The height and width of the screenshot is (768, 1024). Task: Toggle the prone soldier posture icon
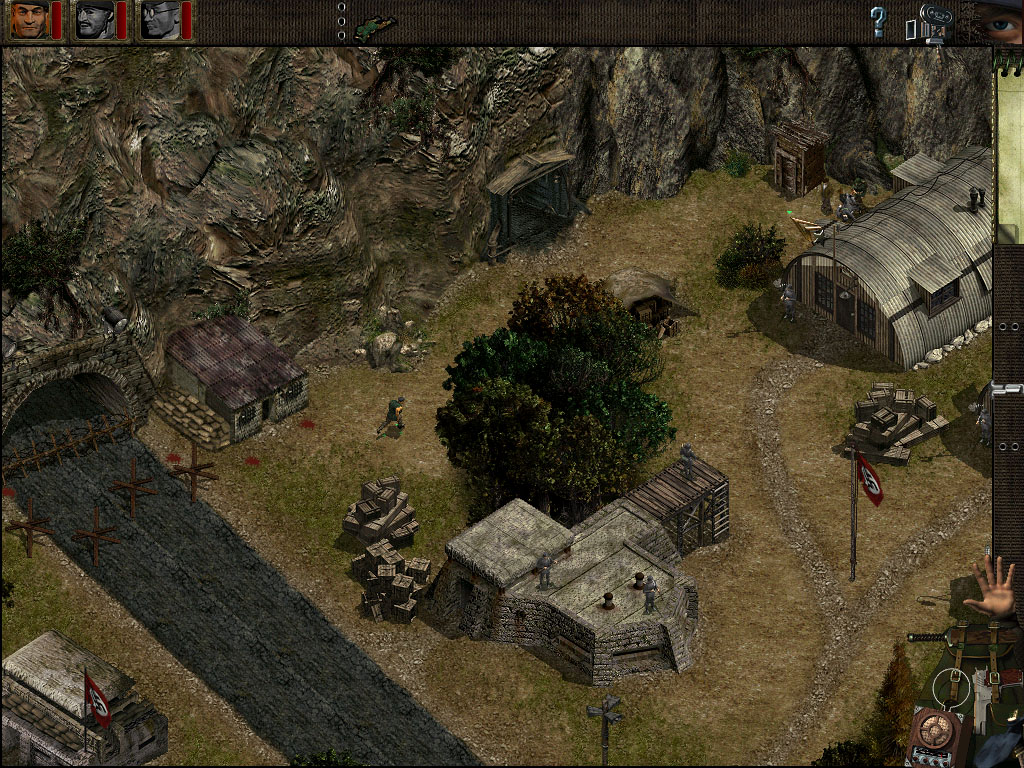(x=375, y=24)
